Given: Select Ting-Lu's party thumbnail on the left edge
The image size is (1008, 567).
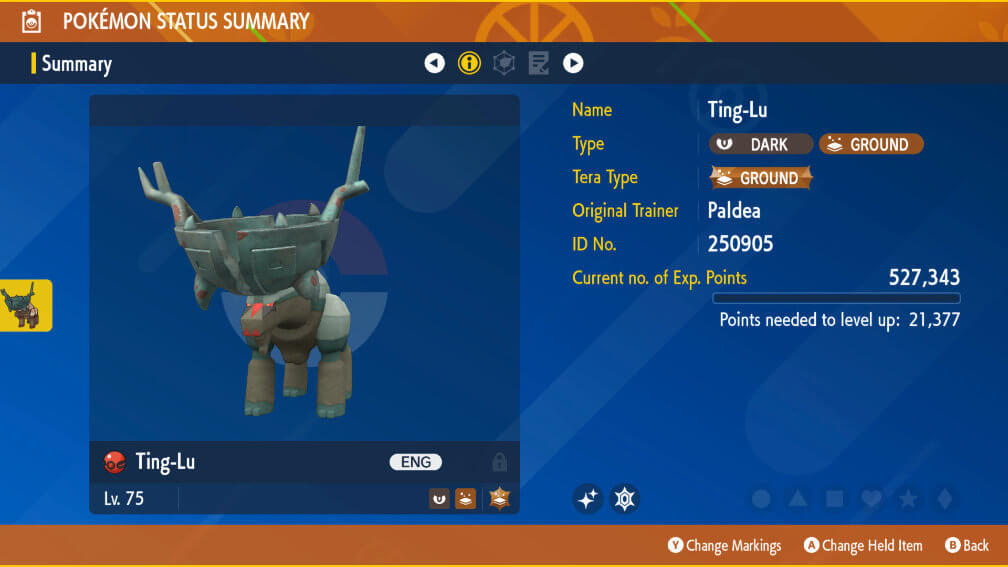Looking at the screenshot, I should [x=24, y=305].
